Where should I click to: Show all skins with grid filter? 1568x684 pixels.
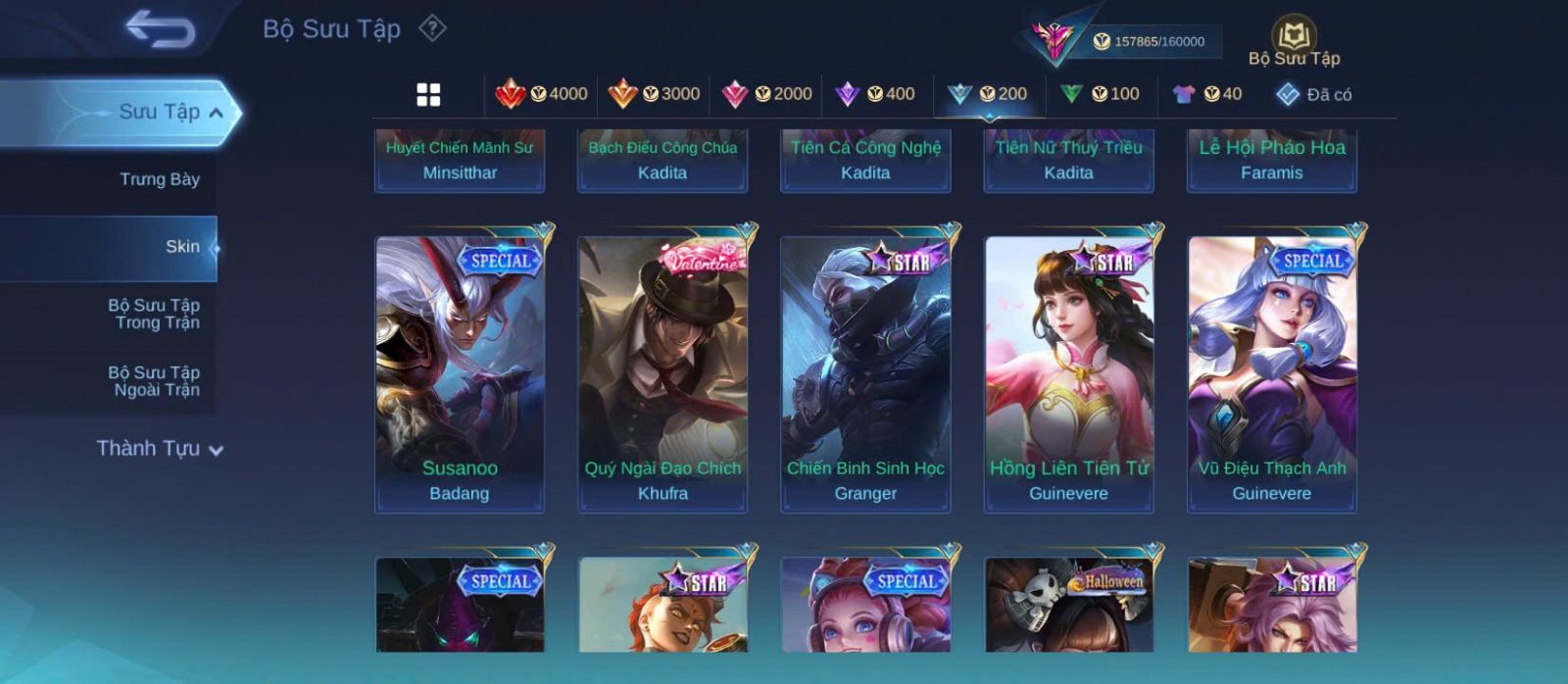[x=428, y=94]
